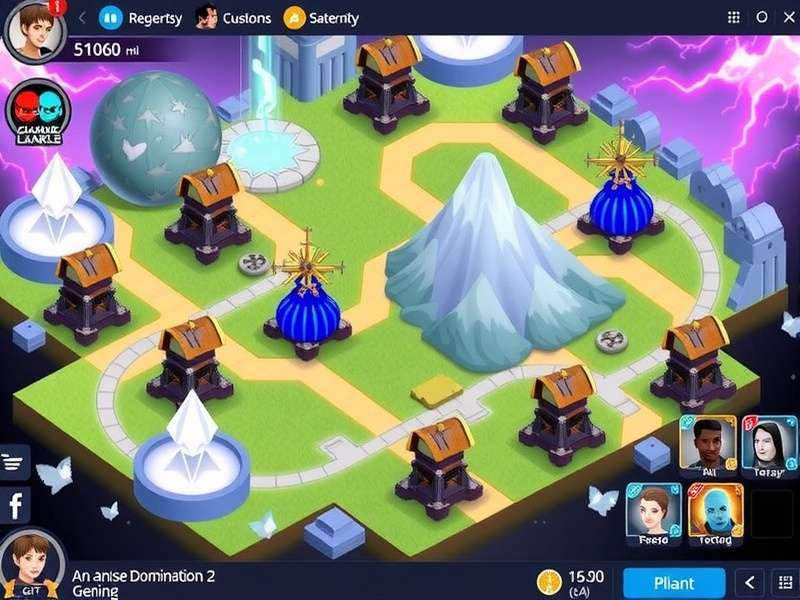Select the dark-haired man hero card
800x600 pixels.
[708, 444]
